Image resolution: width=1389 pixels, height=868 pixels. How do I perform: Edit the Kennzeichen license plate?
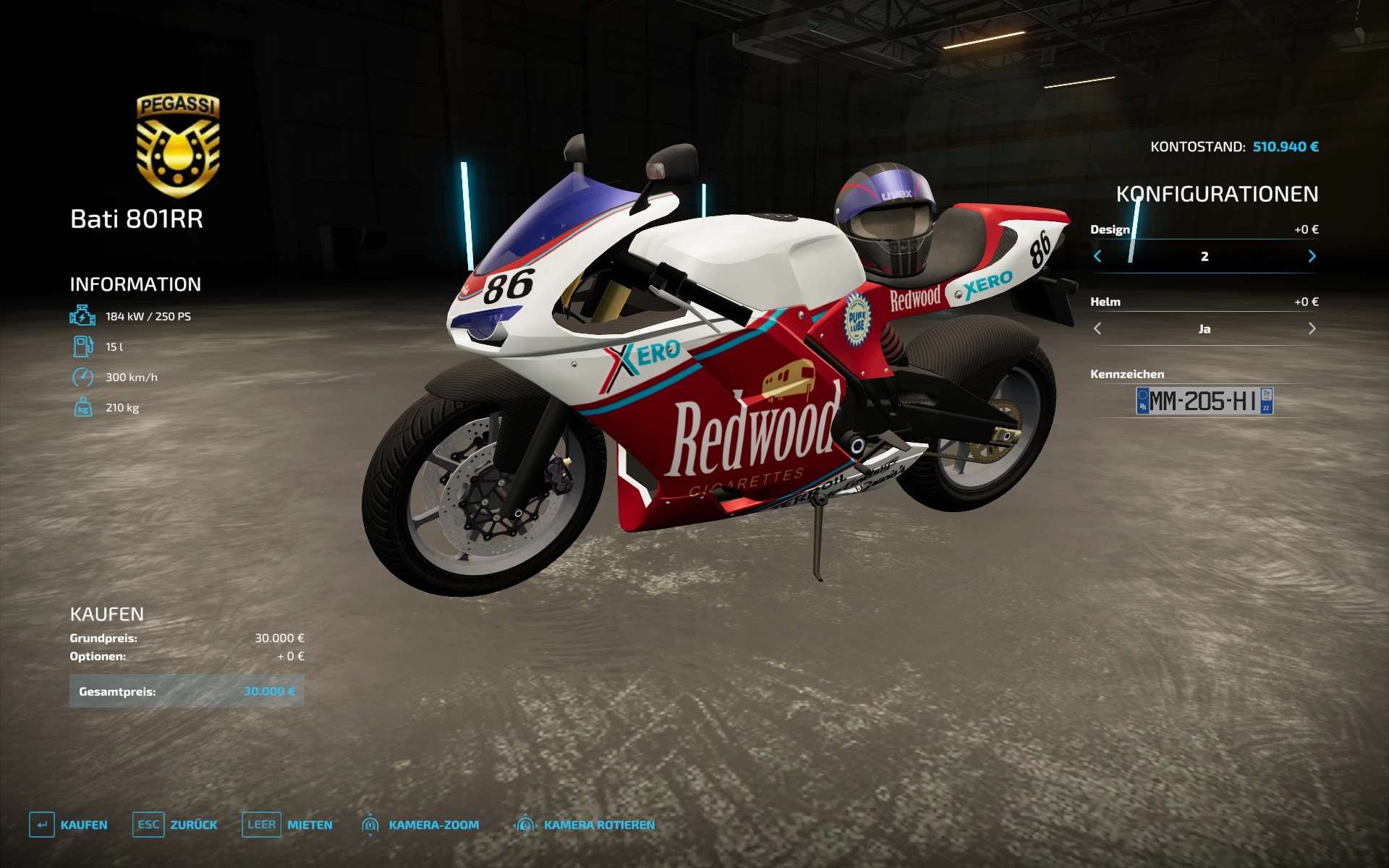1204,401
